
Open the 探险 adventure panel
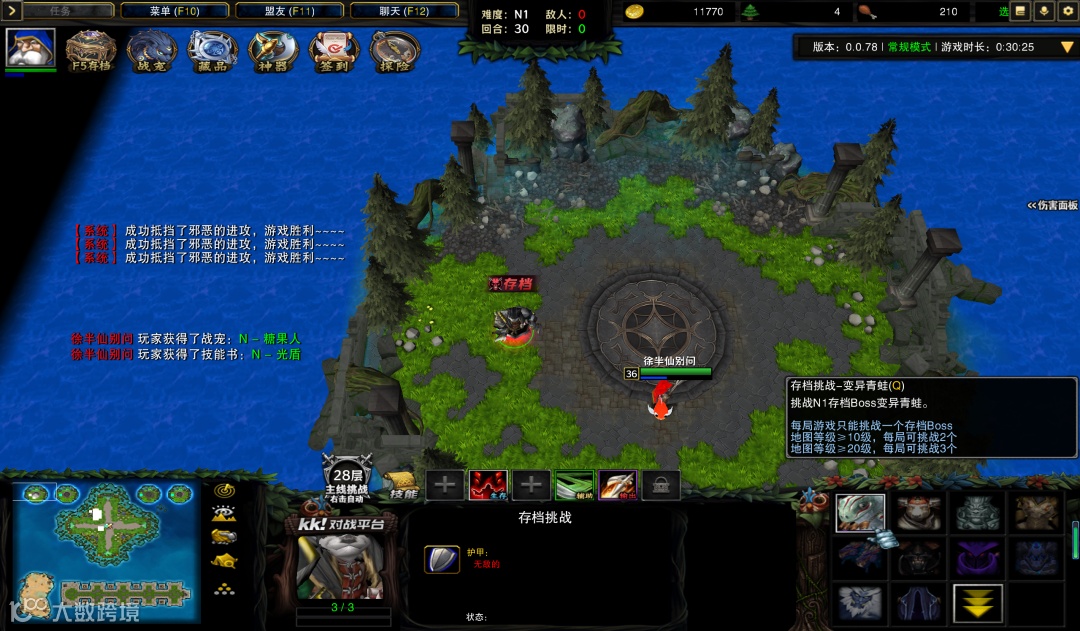394,51
